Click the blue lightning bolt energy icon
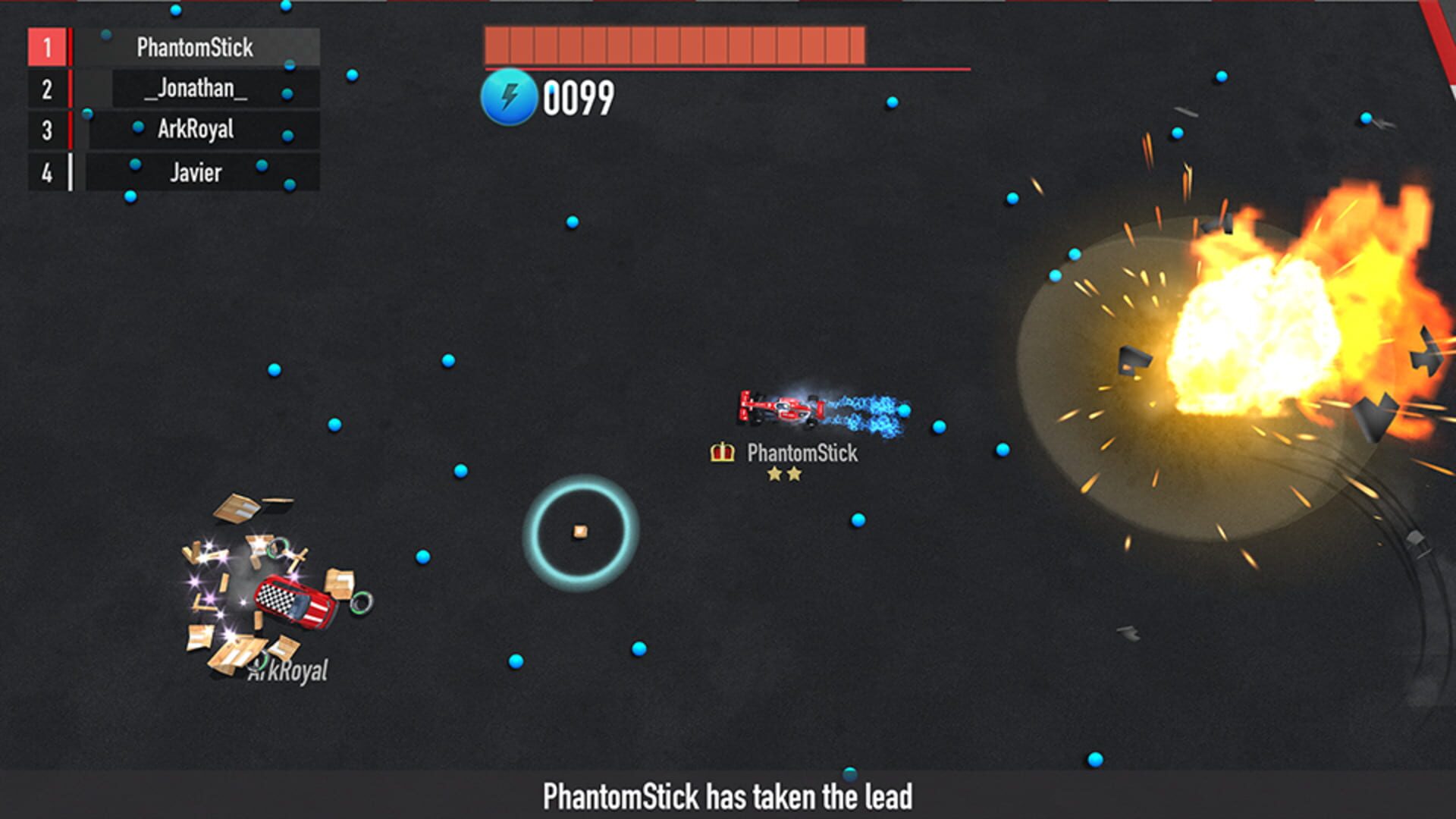Viewport: 1456px width, 819px height. point(509,97)
